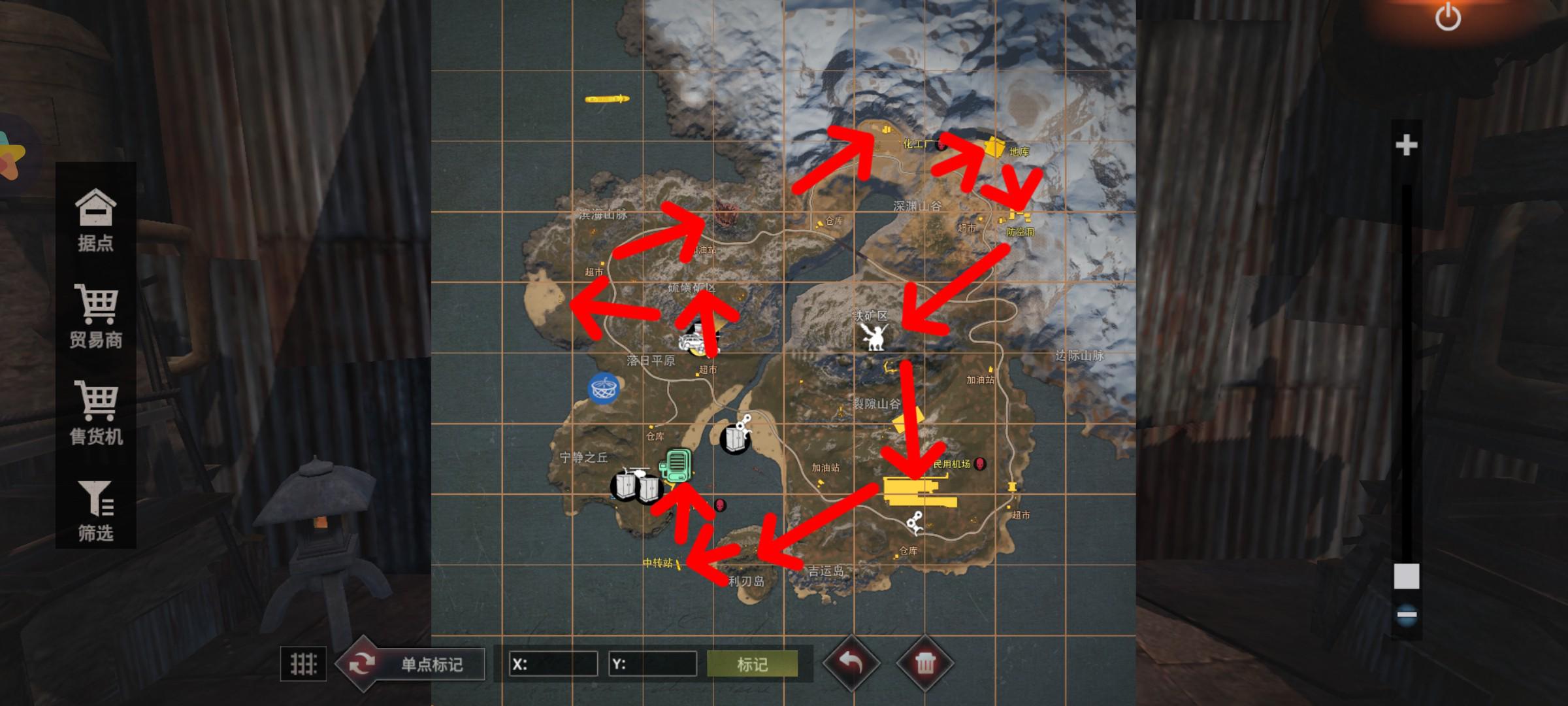This screenshot has height=706, width=1568.
Task: Undo the last map marker
Action: tap(851, 664)
